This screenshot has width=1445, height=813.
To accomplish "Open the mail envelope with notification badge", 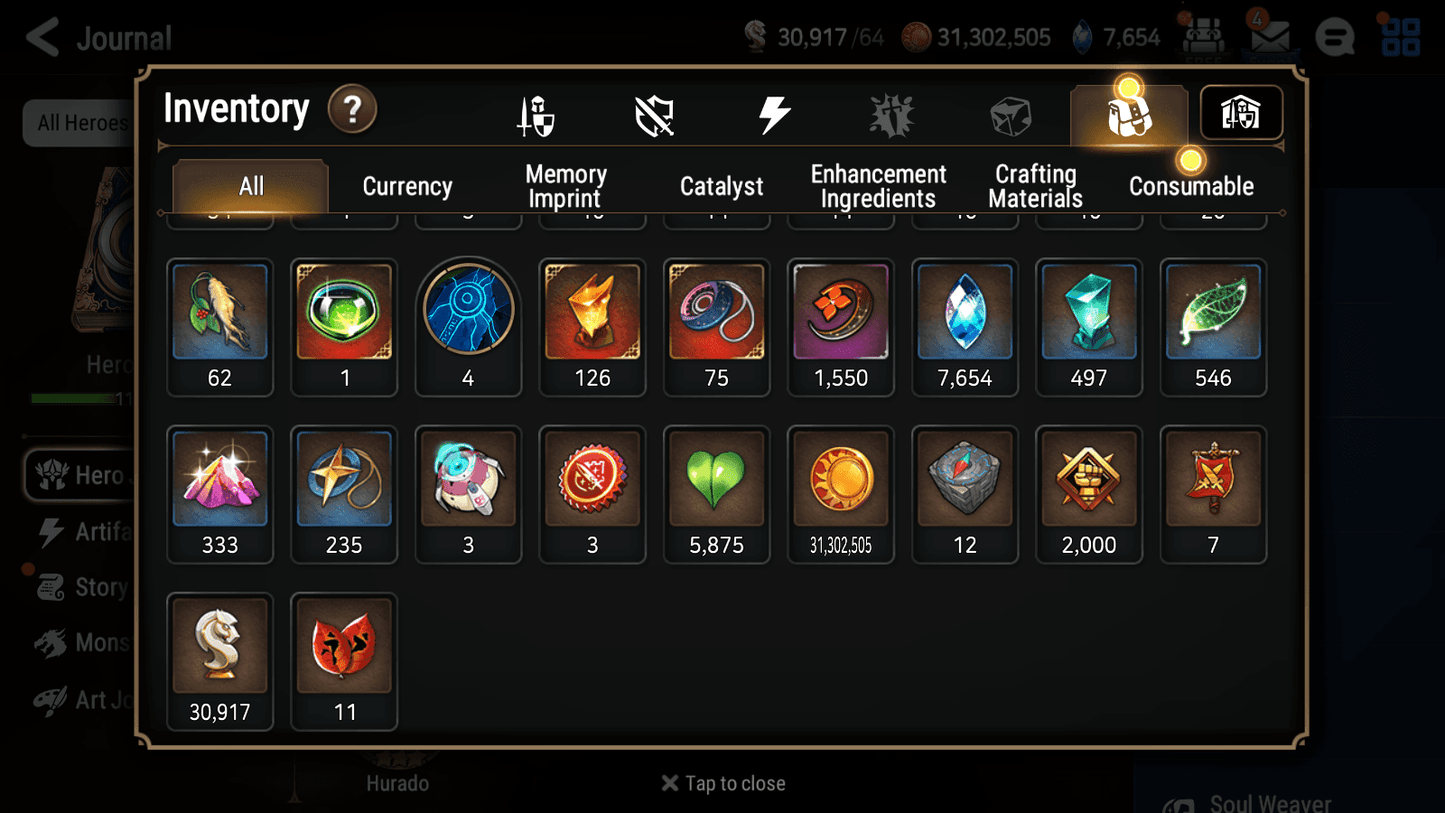I will click(x=1270, y=36).
